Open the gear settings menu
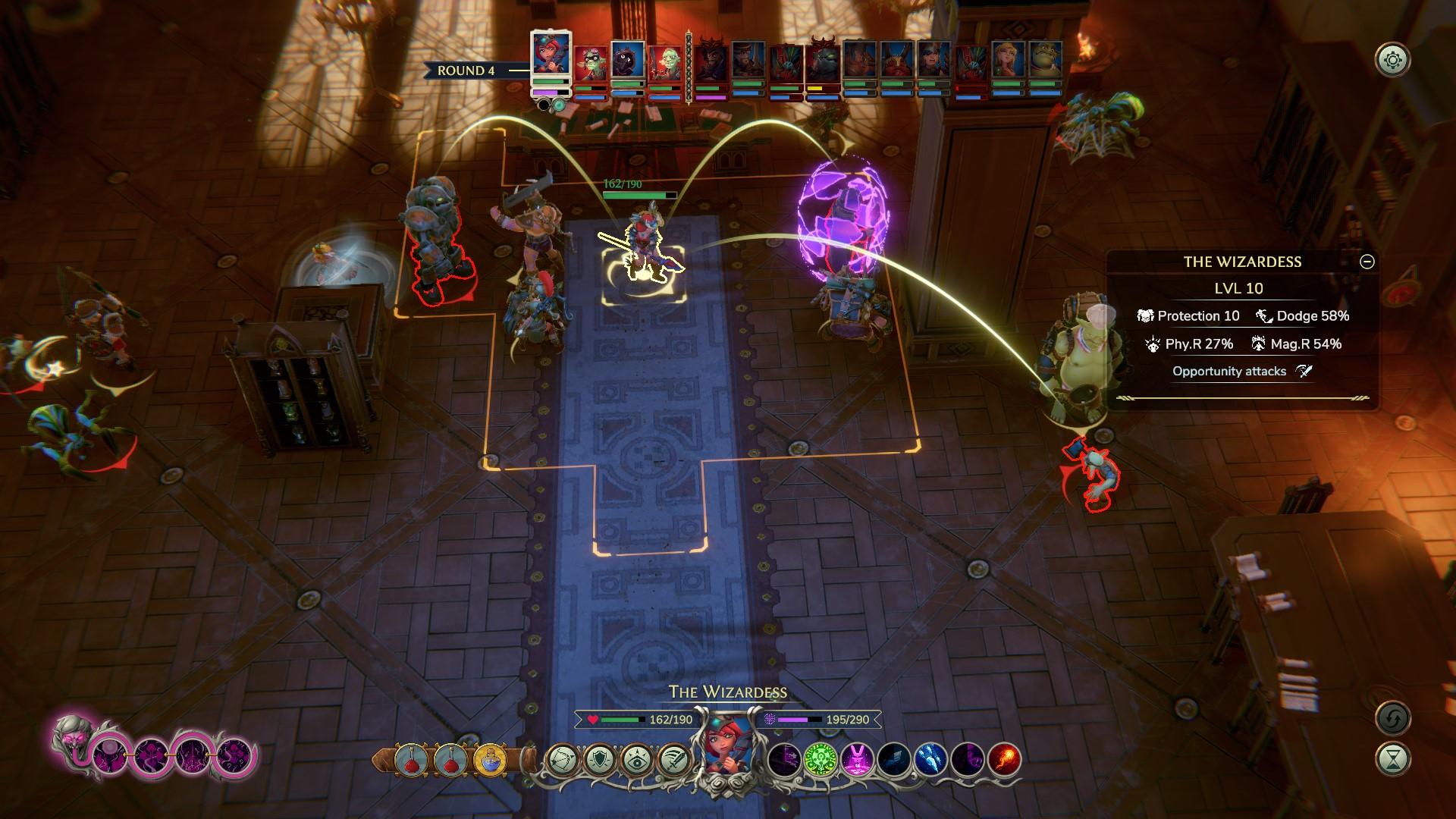 [1393, 60]
